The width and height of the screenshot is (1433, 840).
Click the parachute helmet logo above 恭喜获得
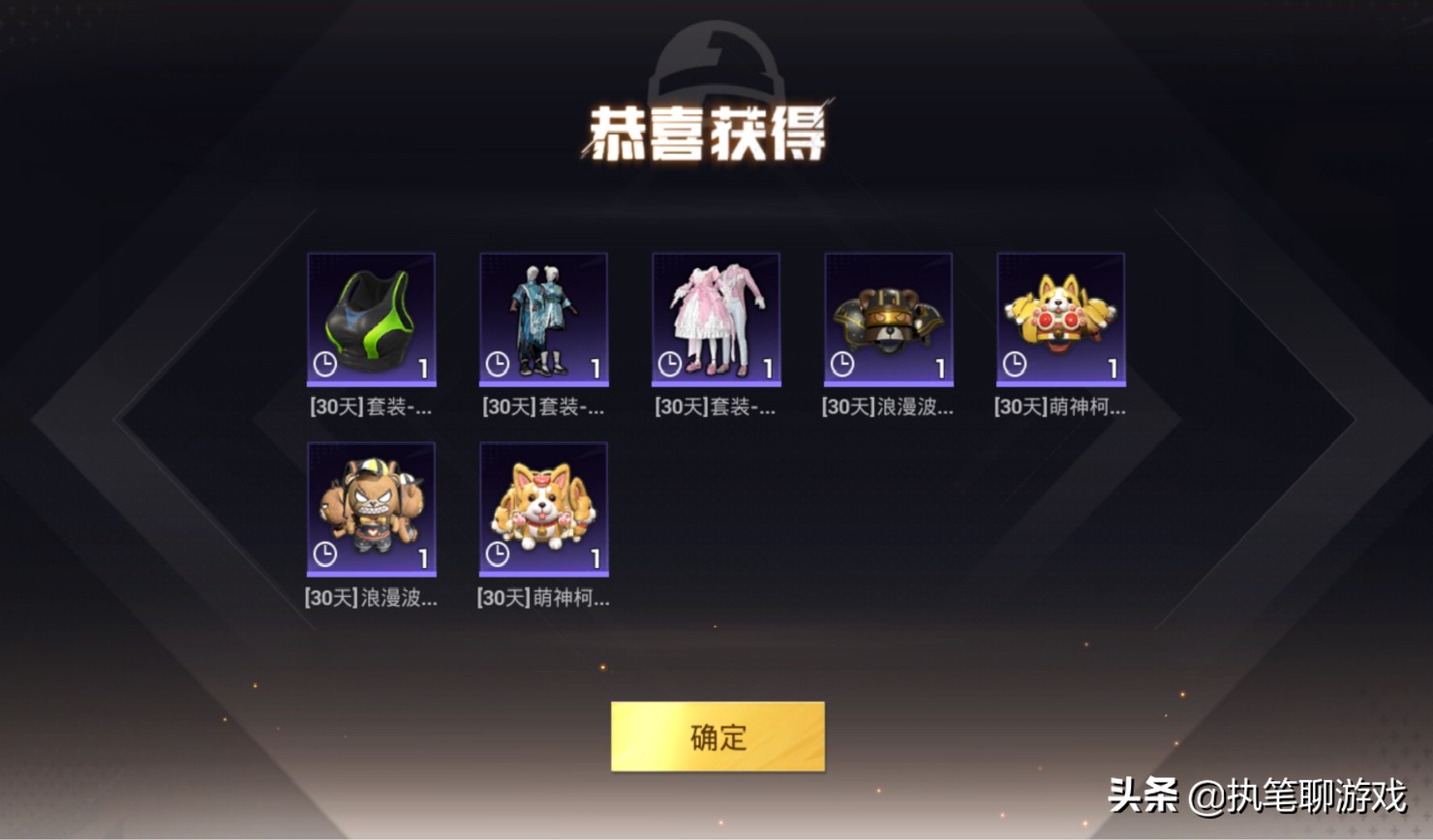(x=716, y=66)
